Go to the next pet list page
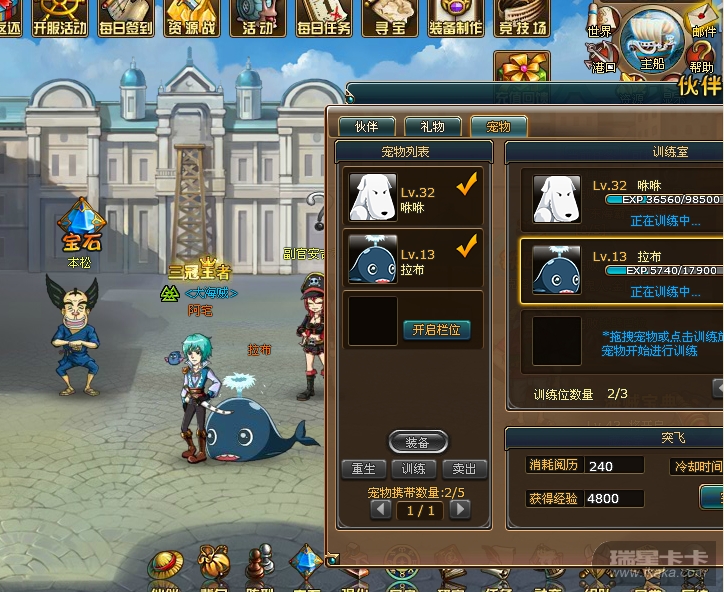Viewport: 724px width, 592px height. pos(459,509)
